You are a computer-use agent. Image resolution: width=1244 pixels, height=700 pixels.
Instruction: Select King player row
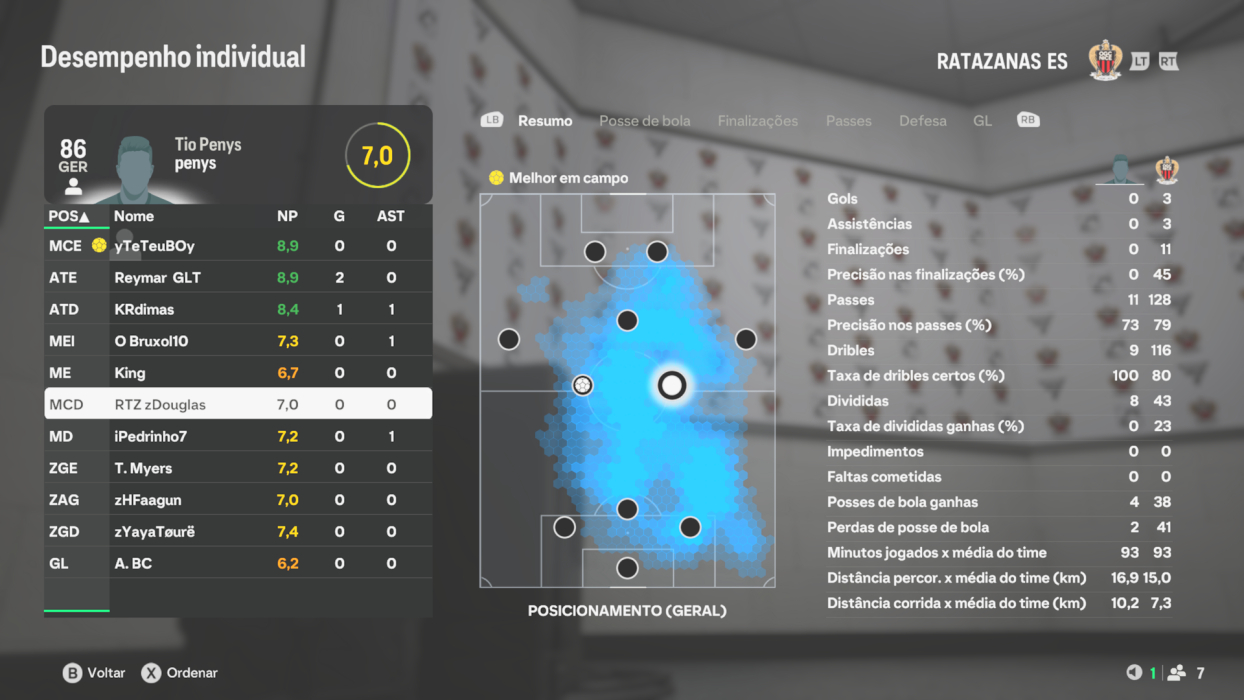pyautogui.click(x=238, y=373)
